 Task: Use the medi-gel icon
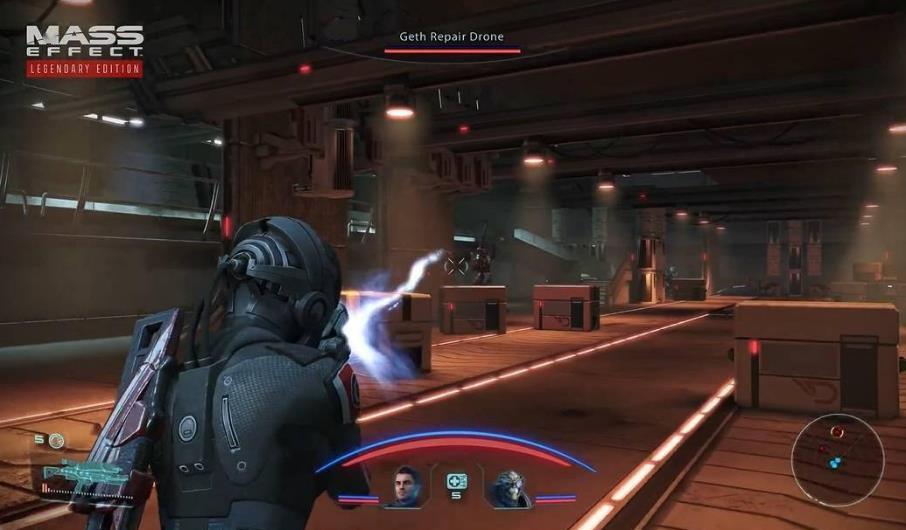456,481
